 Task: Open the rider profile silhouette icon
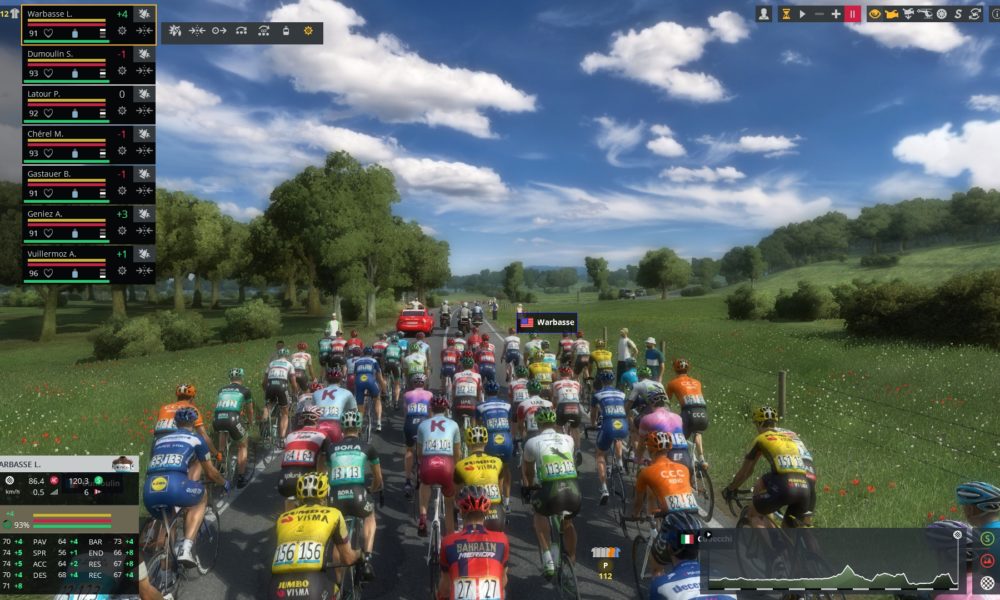[764, 14]
